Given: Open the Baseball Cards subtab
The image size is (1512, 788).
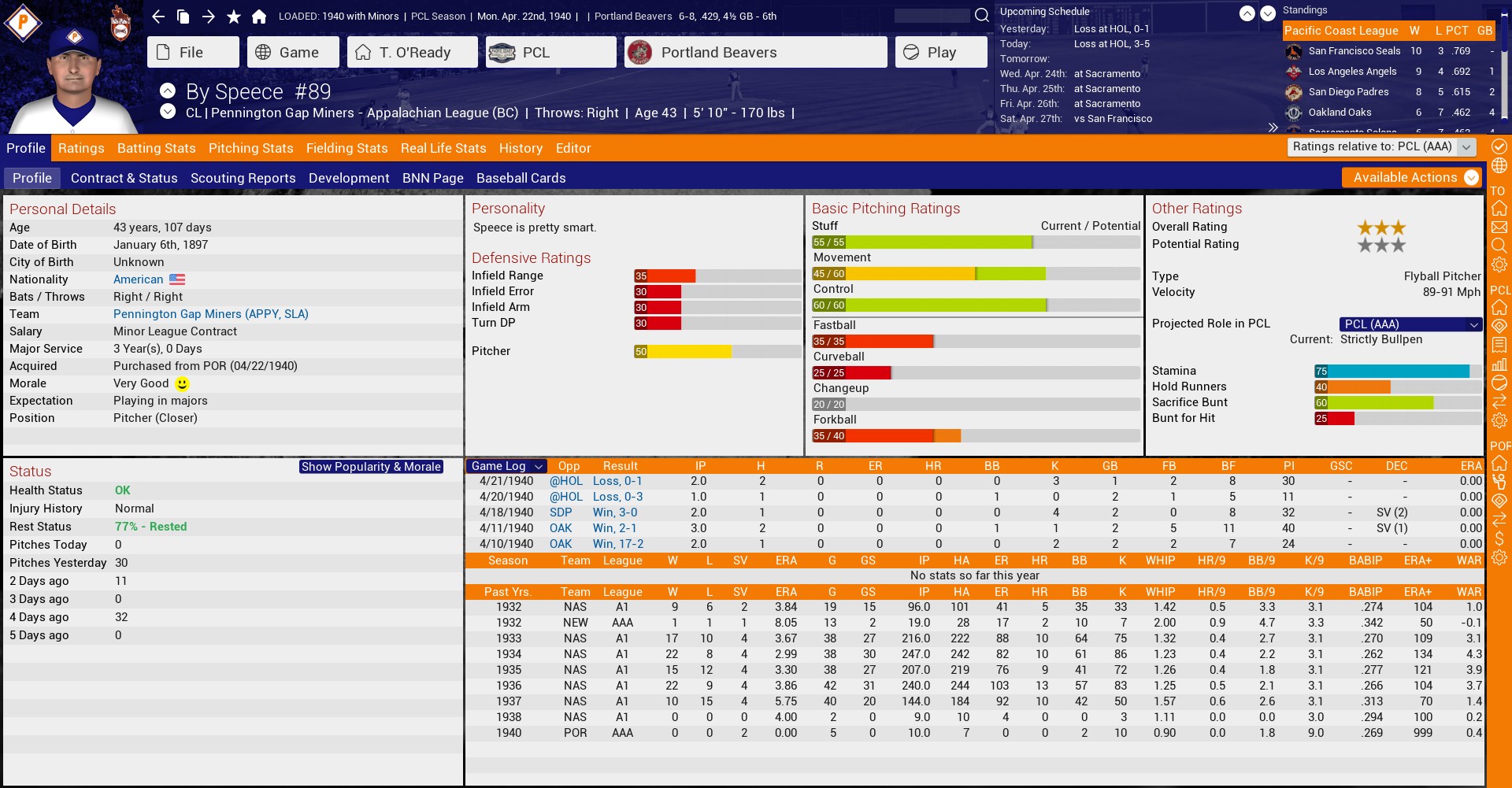Looking at the screenshot, I should pos(521,178).
